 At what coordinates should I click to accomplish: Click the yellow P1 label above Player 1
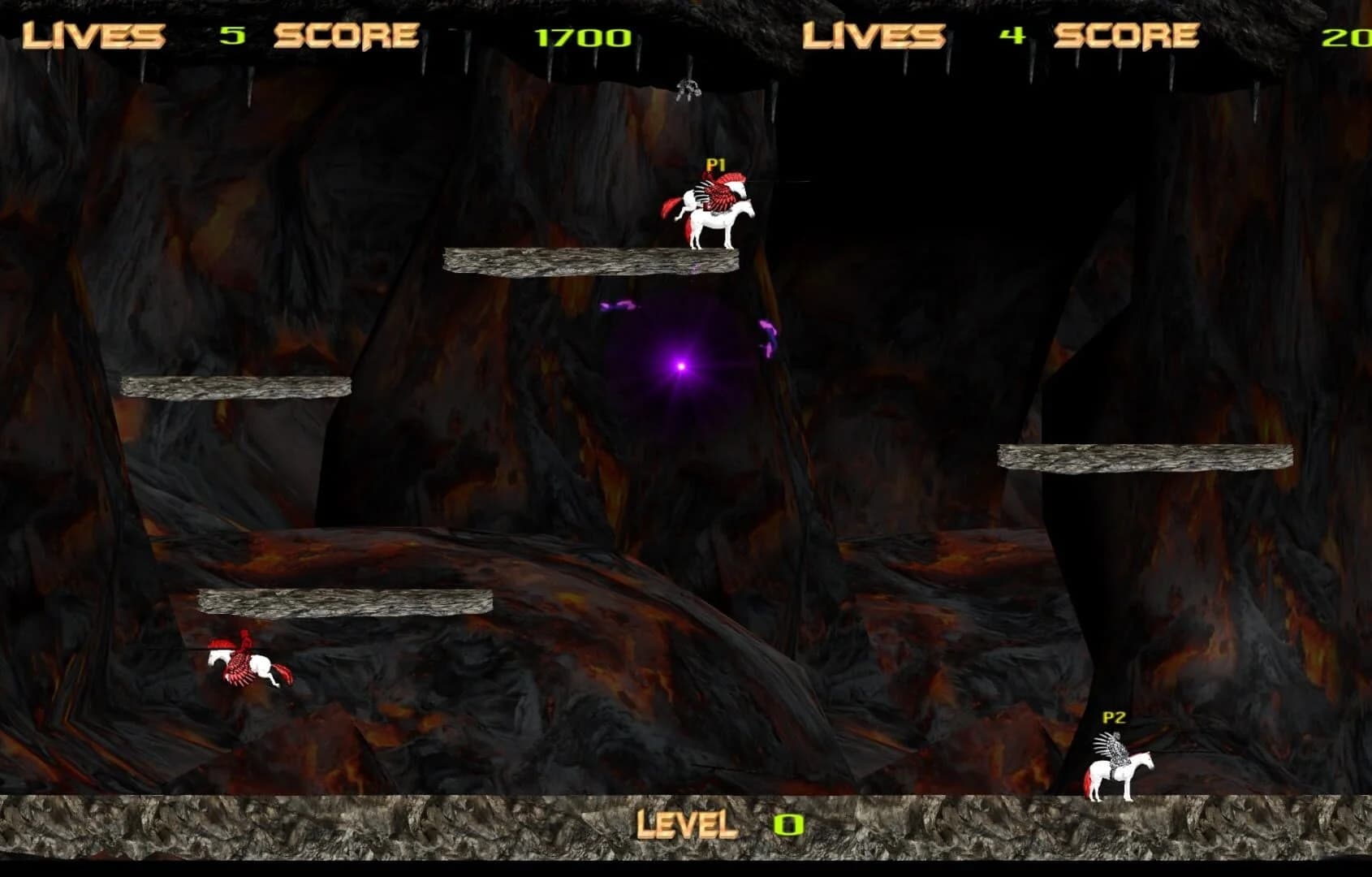point(718,162)
